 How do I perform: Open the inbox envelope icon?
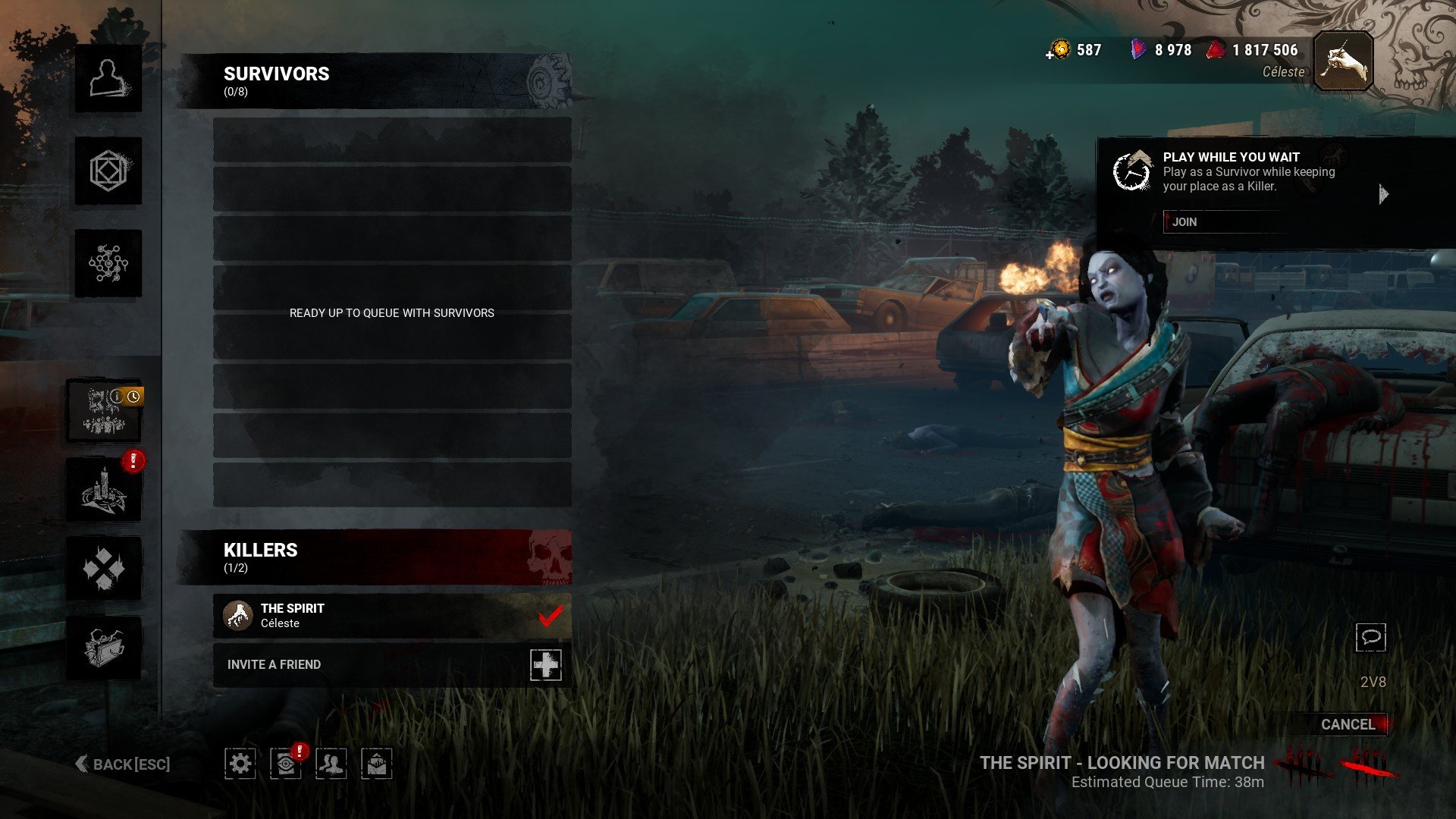[x=377, y=763]
